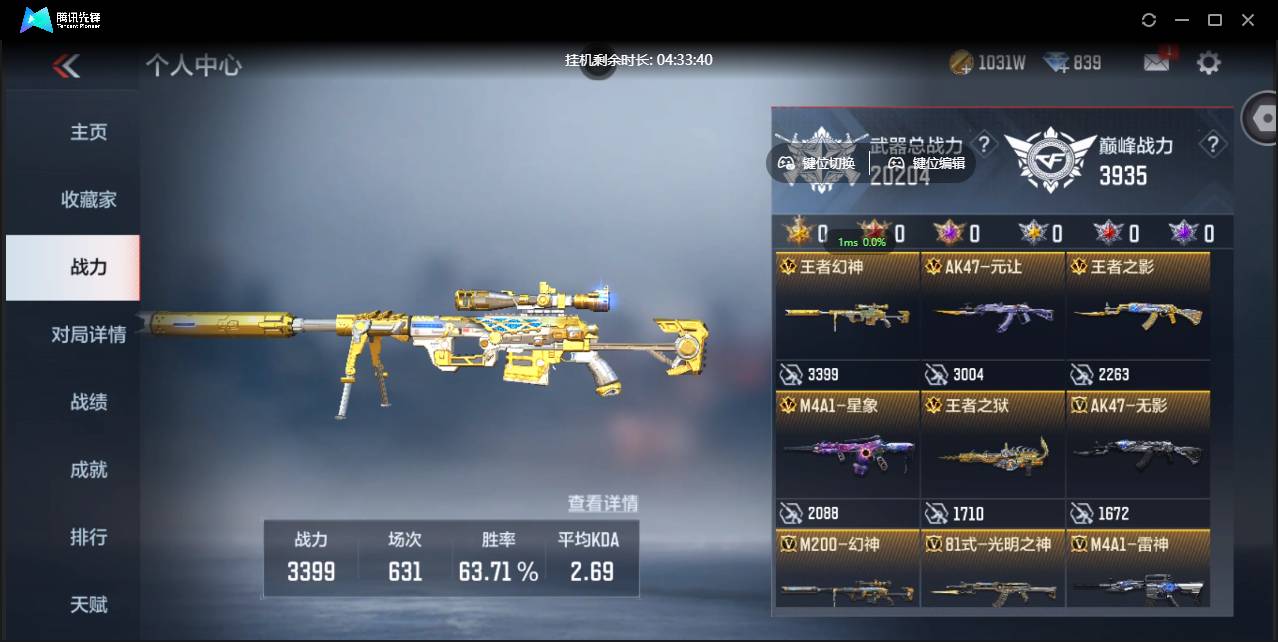Select the 对局详情 tab

88,334
